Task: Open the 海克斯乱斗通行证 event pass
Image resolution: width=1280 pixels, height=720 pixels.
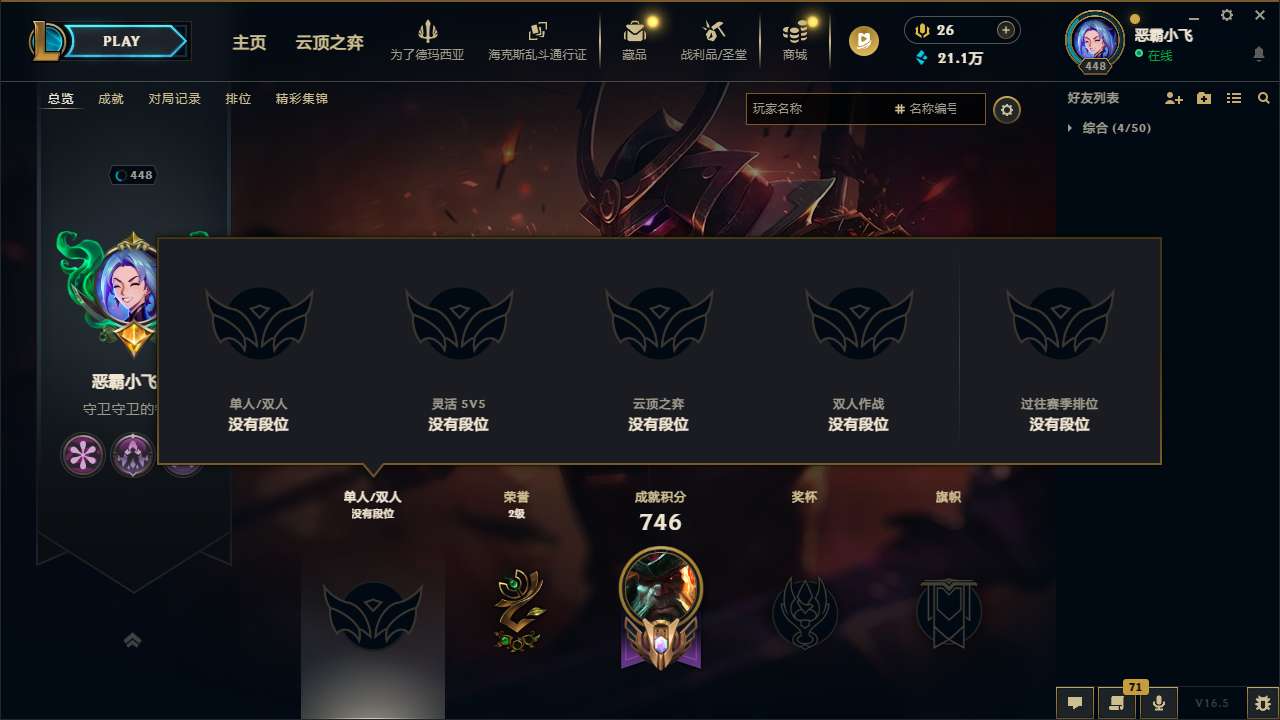Action: coord(537,40)
